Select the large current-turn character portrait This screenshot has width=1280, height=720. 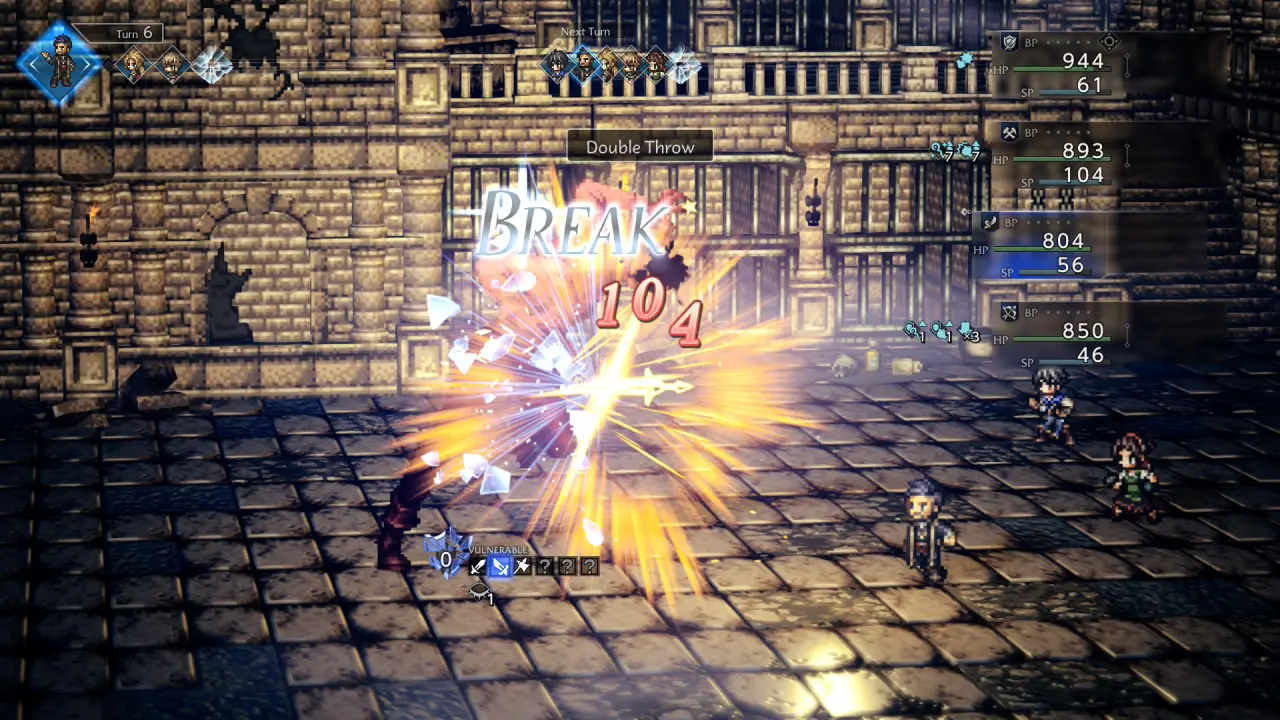60,63
